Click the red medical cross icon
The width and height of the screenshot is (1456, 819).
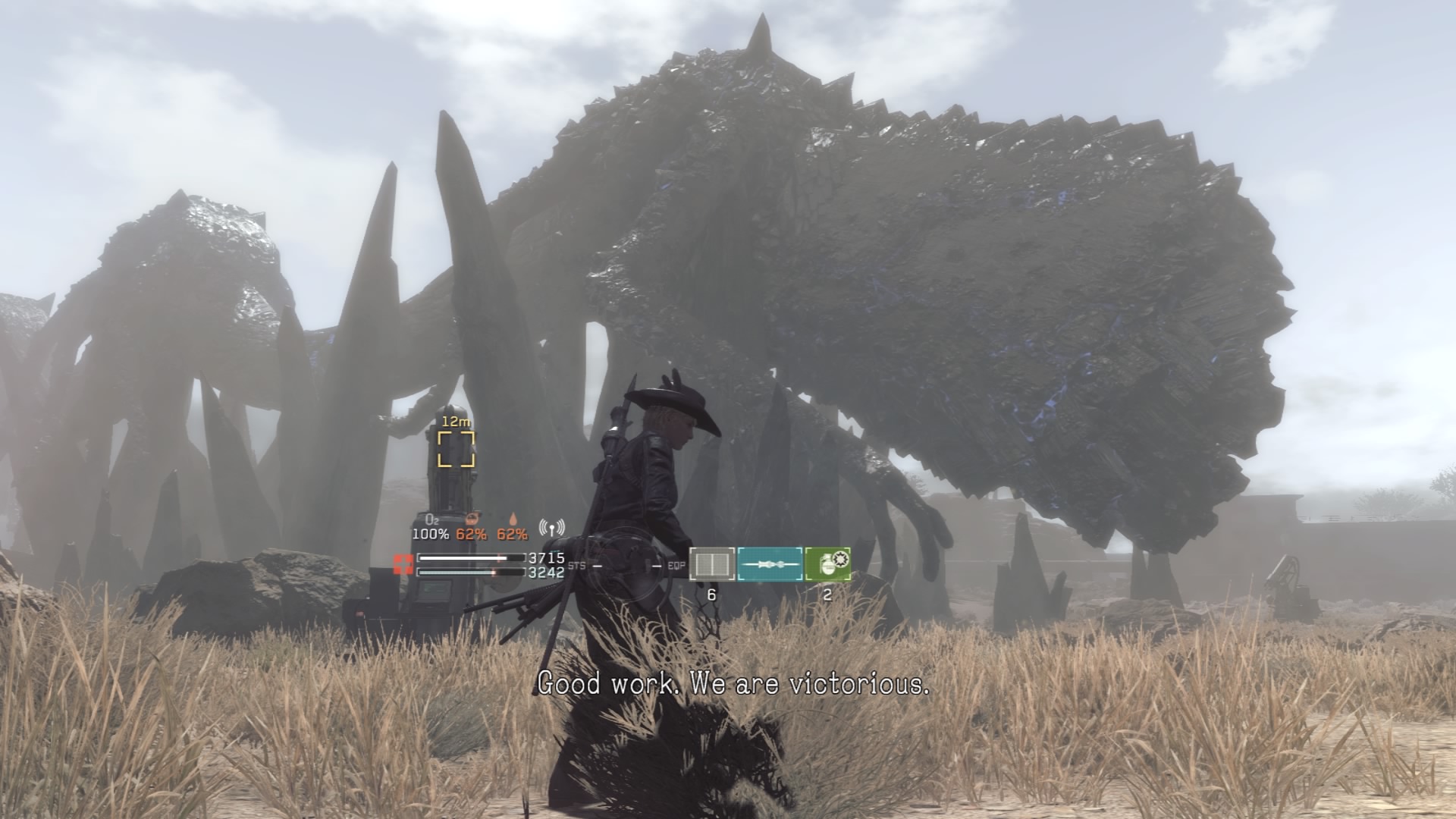(x=403, y=564)
